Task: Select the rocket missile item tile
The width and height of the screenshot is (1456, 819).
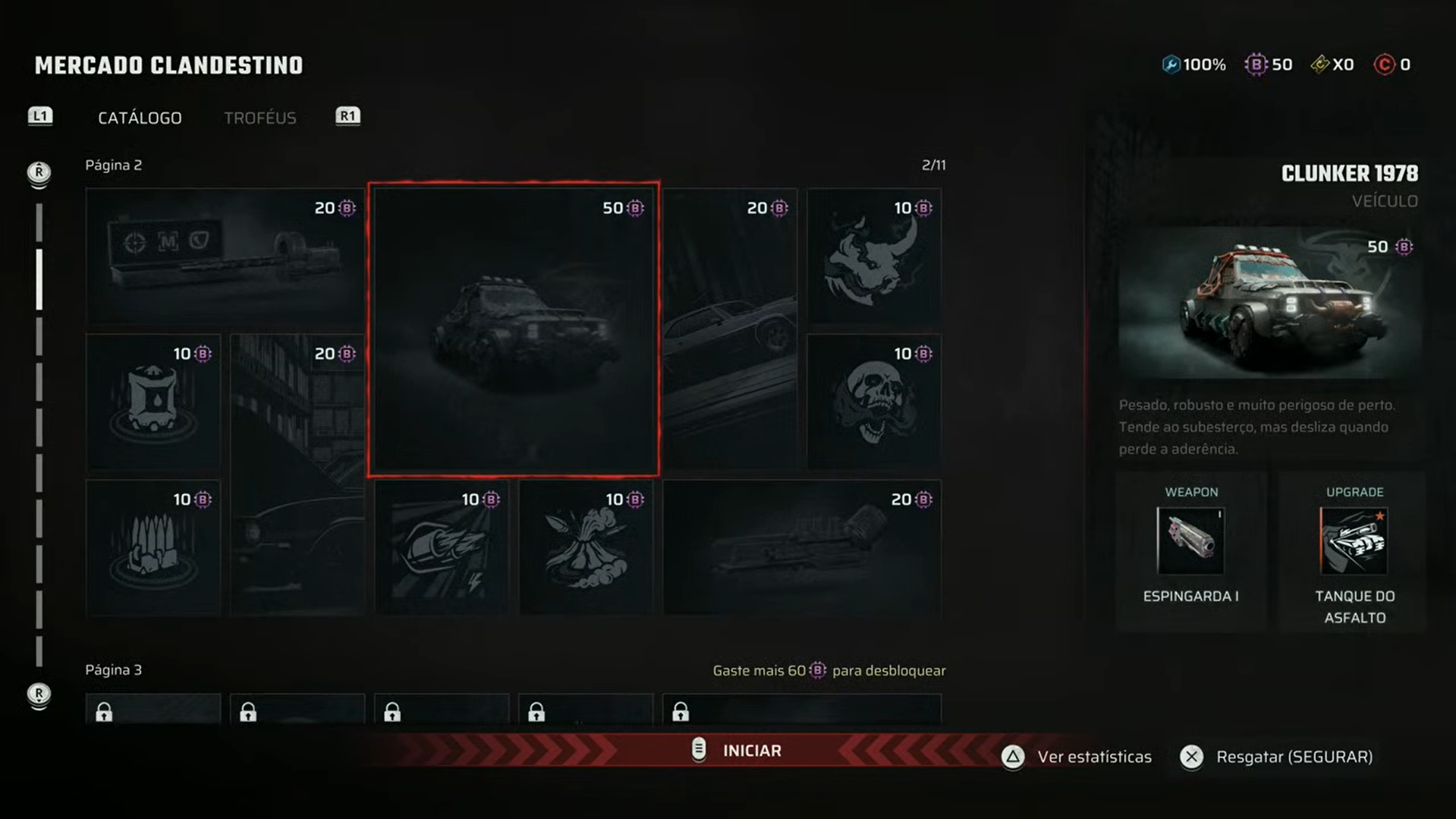Action: pyautogui.click(x=442, y=547)
